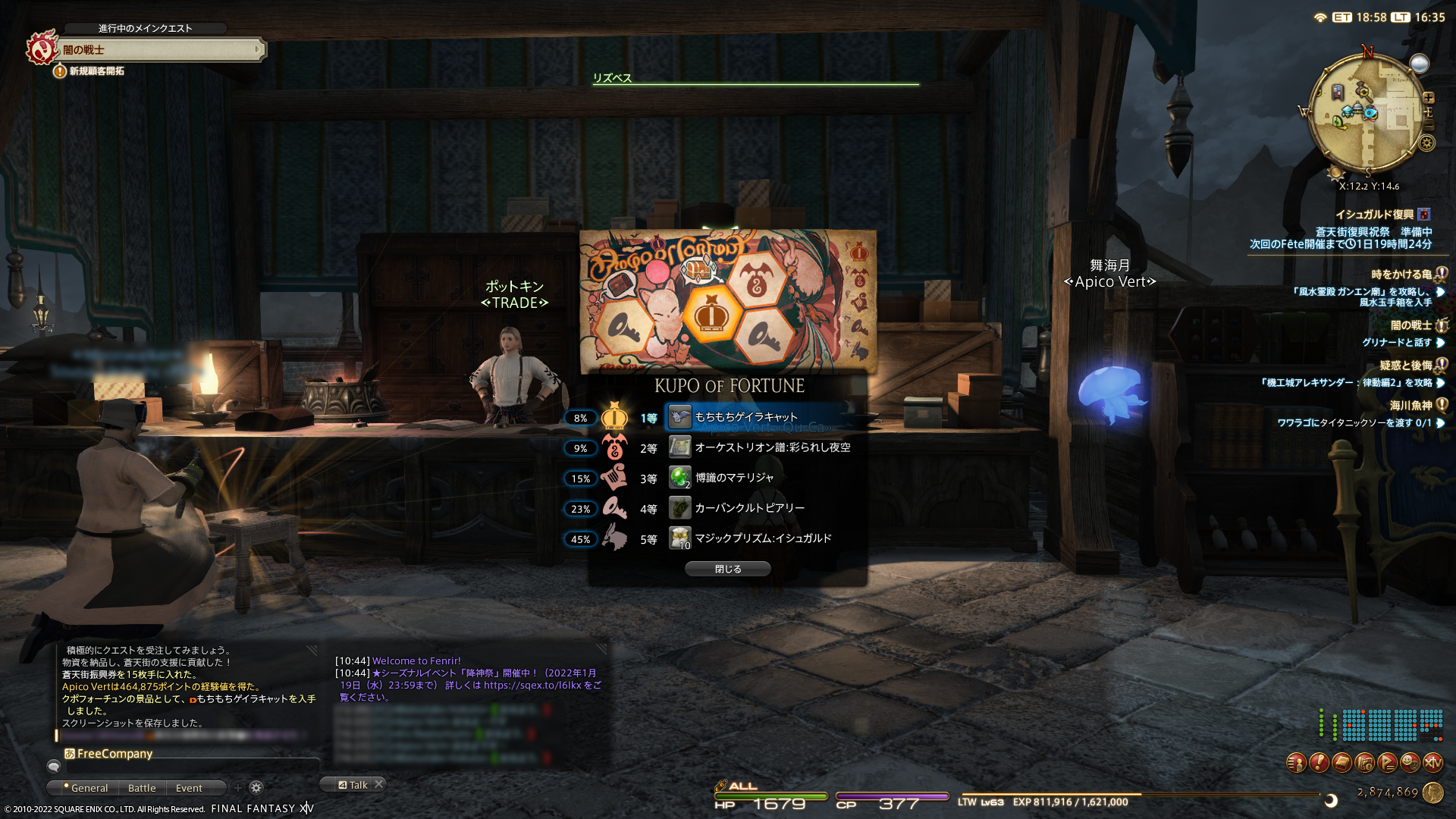Open the main scenario quest 闇の戦士

point(159,50)
